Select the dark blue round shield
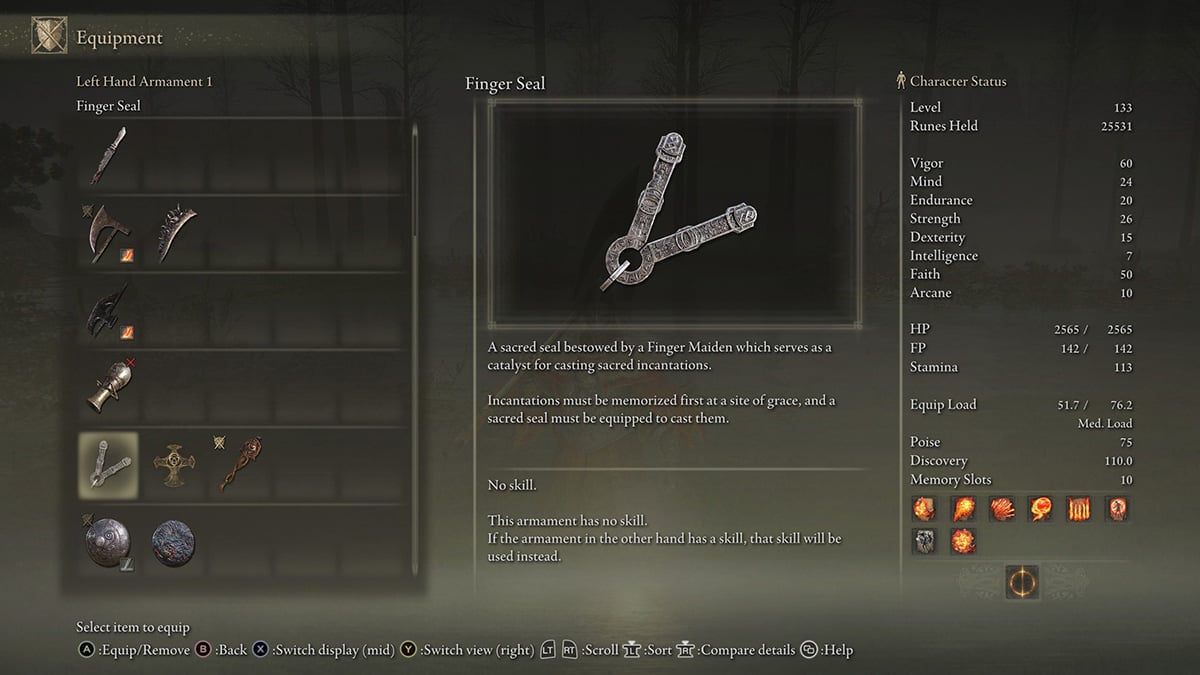This screenshot has width=1200, height=675. (x=174, y=543)
